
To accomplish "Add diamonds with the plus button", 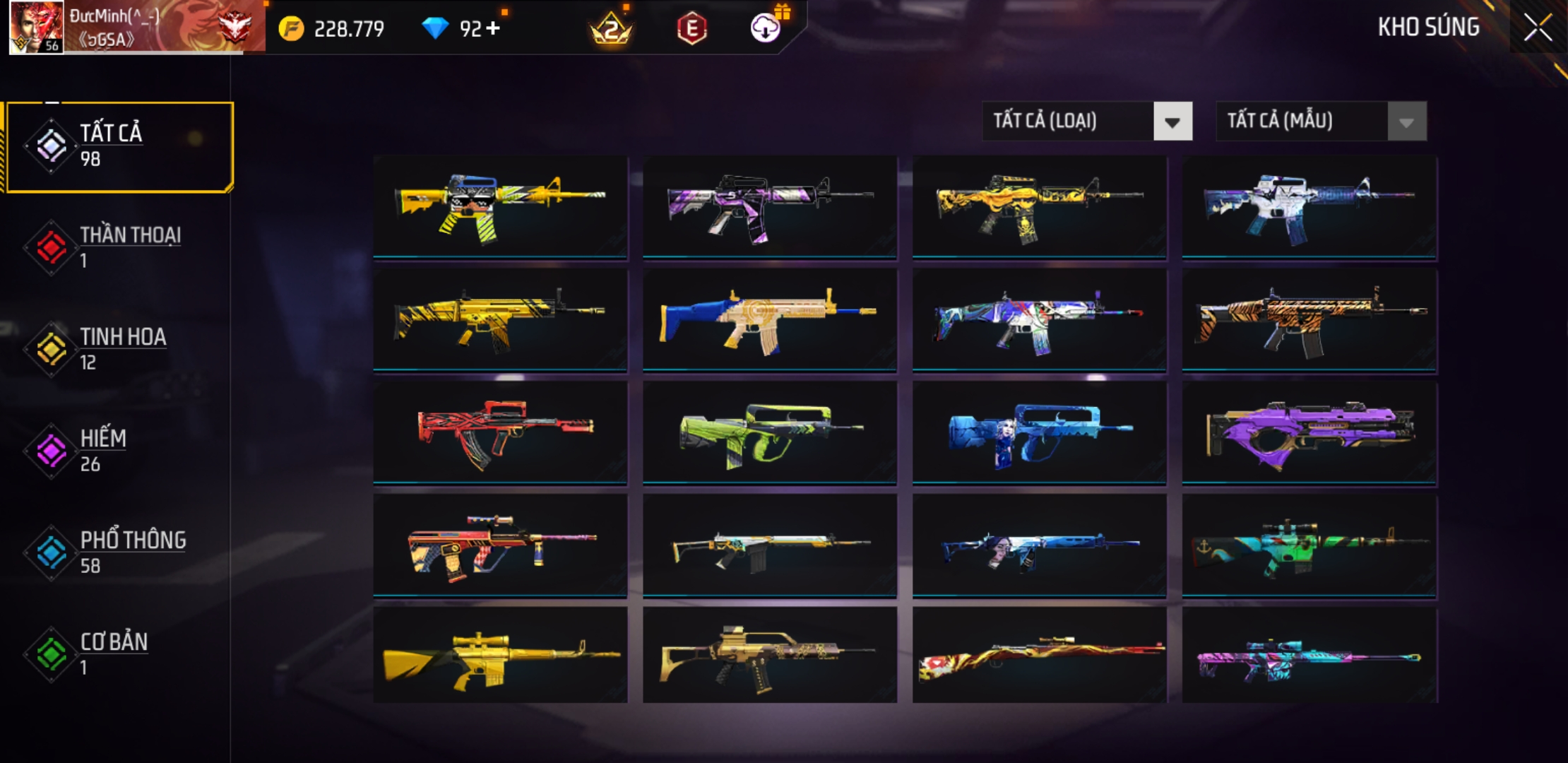I will [x=493, y=28].
